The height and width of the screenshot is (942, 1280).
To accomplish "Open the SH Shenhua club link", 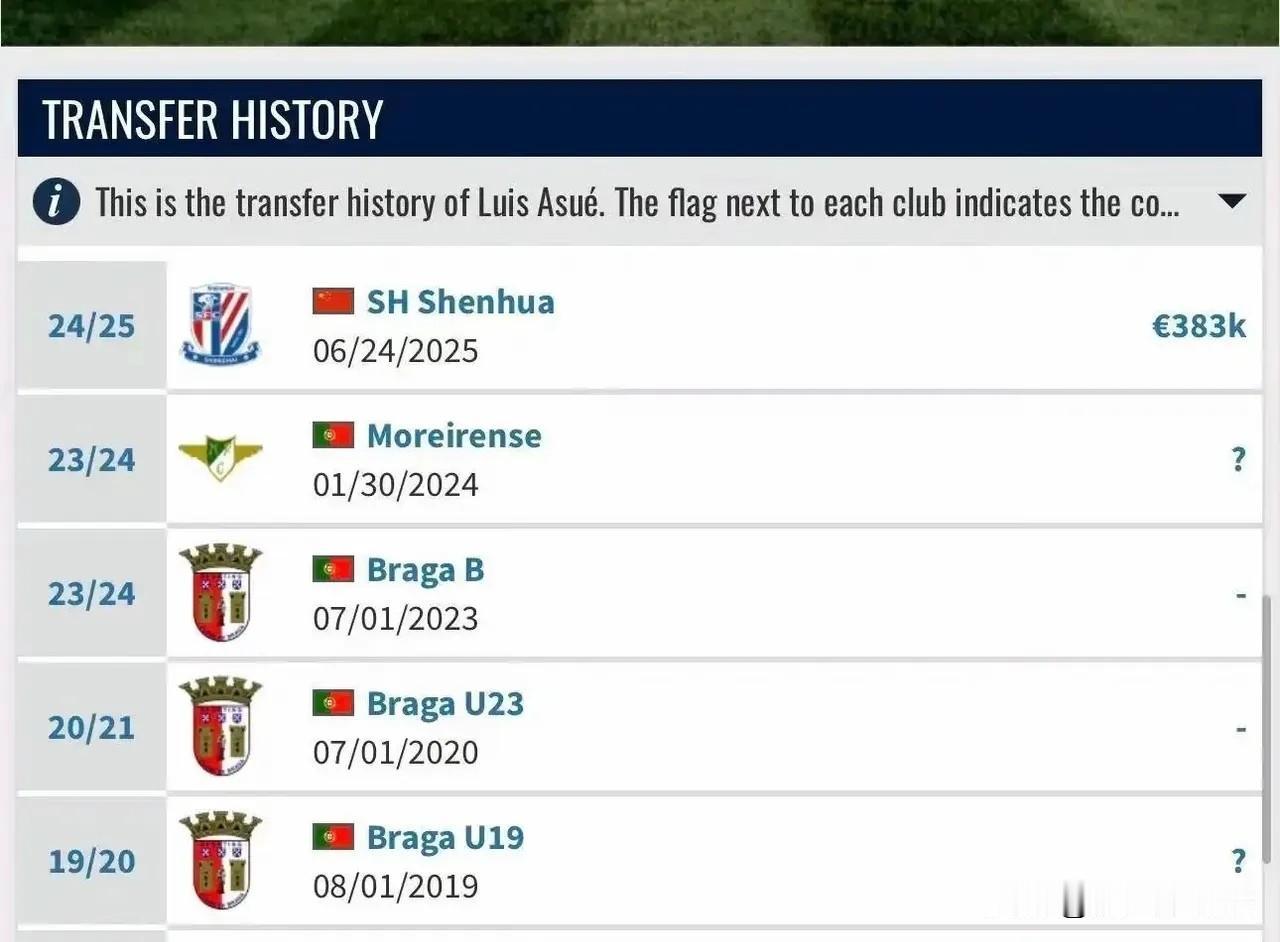I will pyautogui.click(x=460, y=302).
